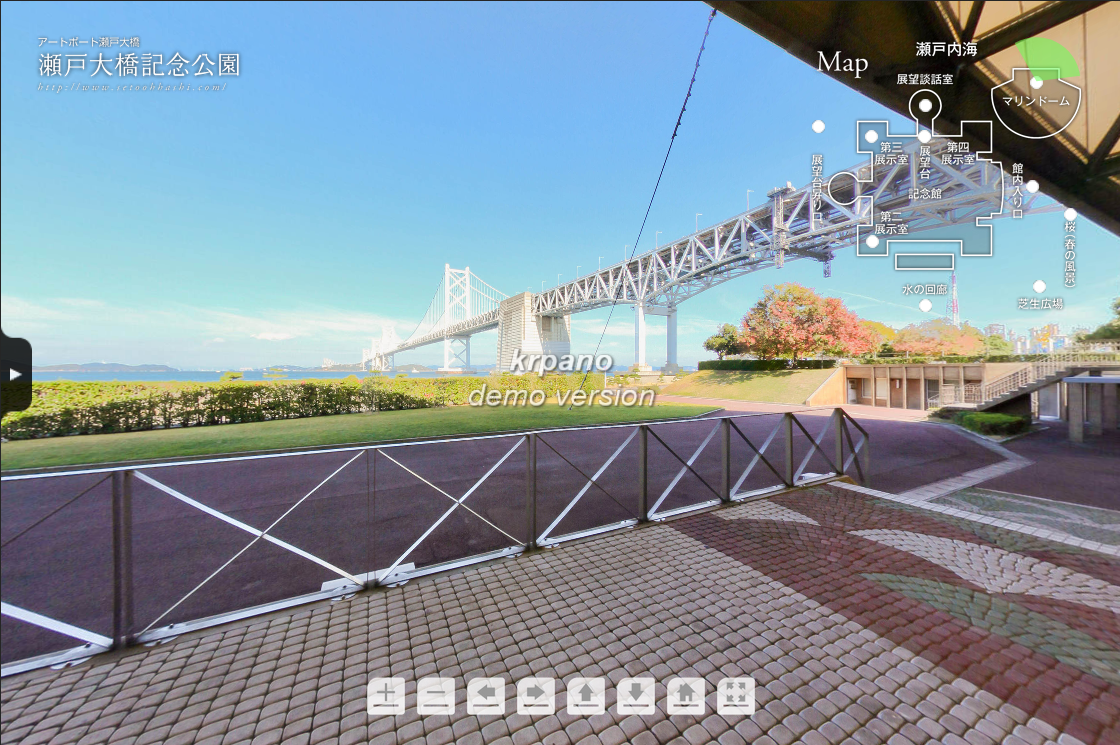Choose the 第二展示室 map marker
The height and width of the screenshot is (745, 1120).
coord(872,241)
